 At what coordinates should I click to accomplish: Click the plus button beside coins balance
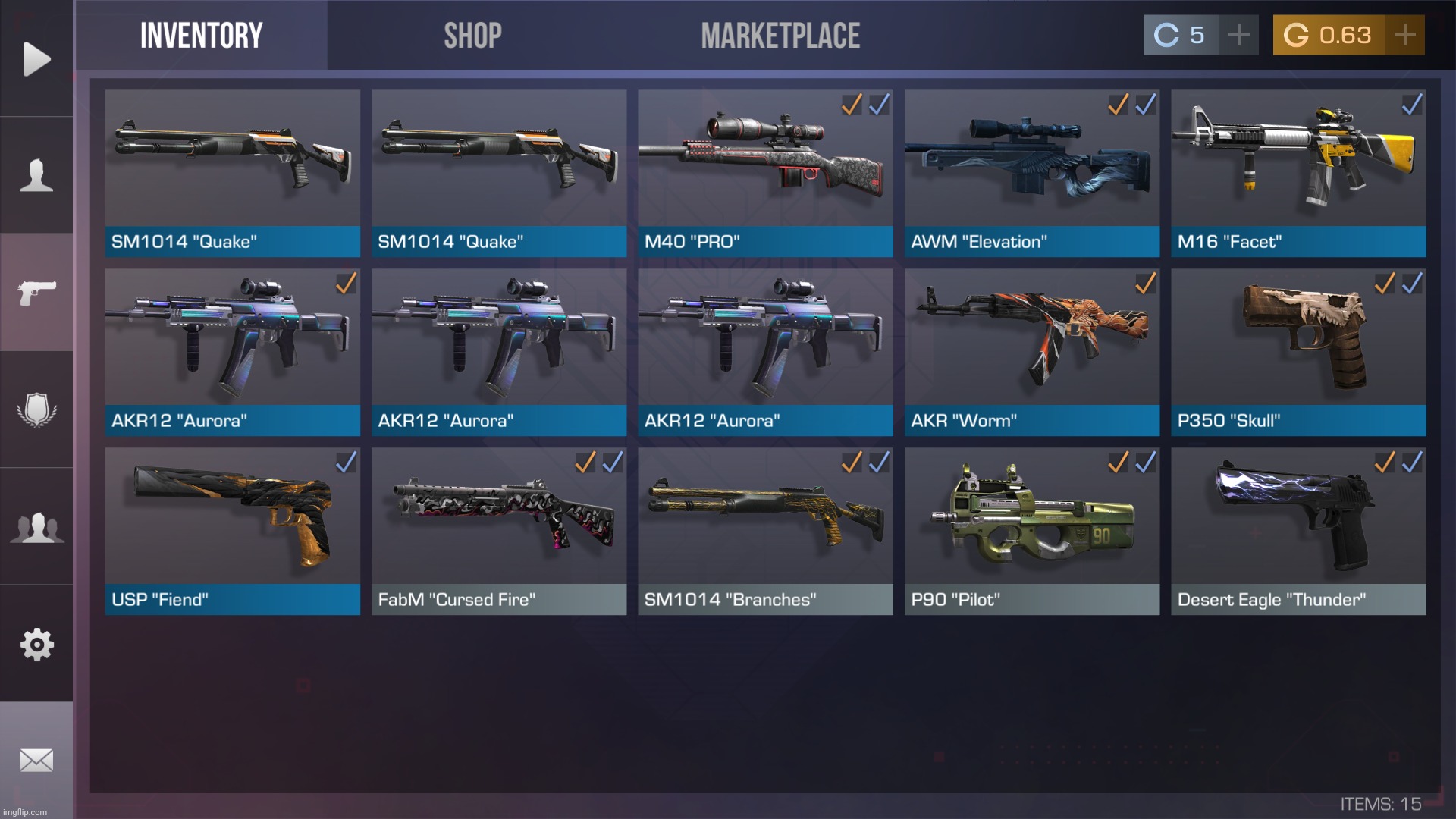[1238, 33]
